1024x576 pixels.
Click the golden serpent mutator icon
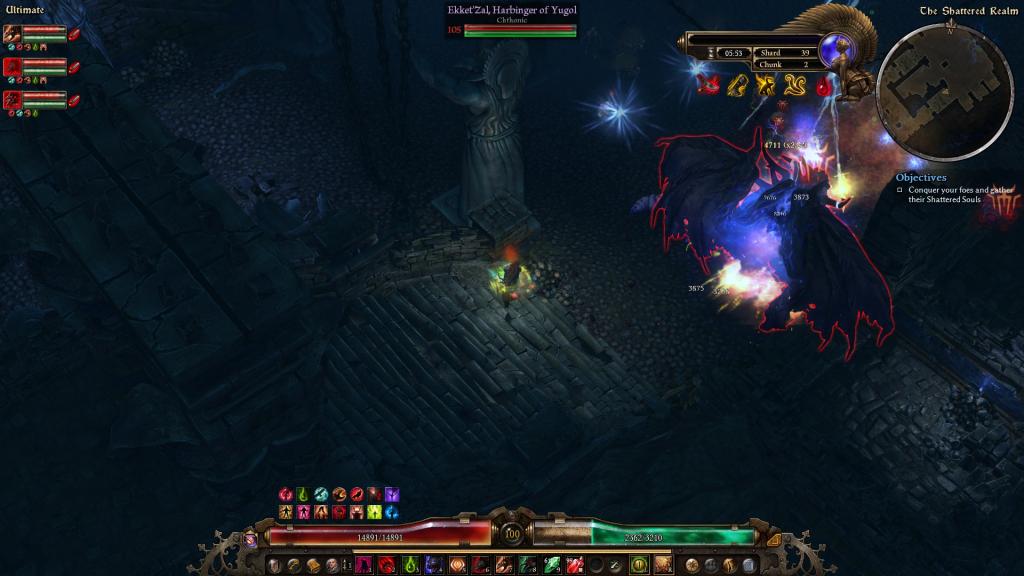tap(795, 85)
